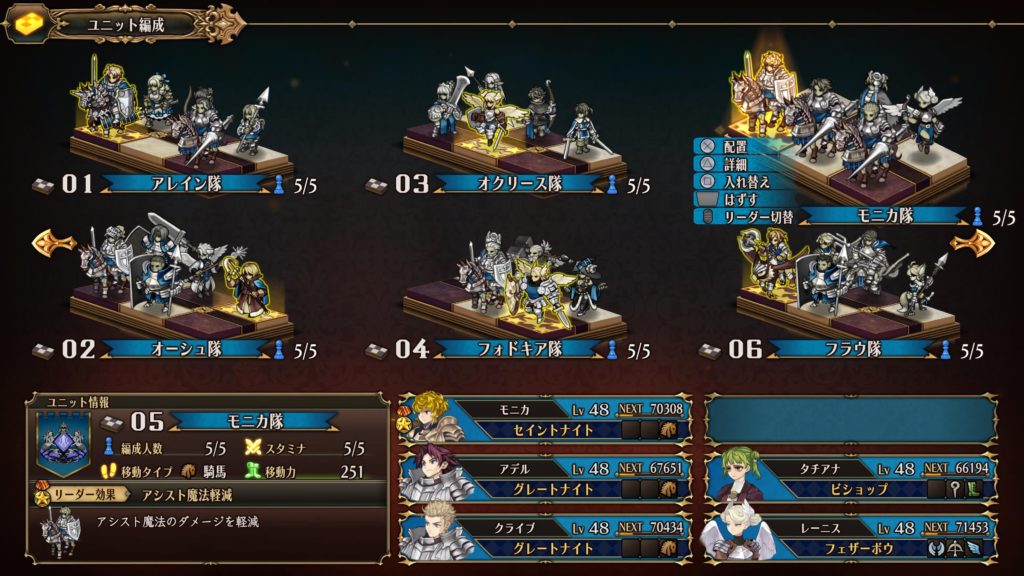1024x576 pixels.
Task: Select モニカ the セイントナイト member row
Action: (x=546, y=418)
